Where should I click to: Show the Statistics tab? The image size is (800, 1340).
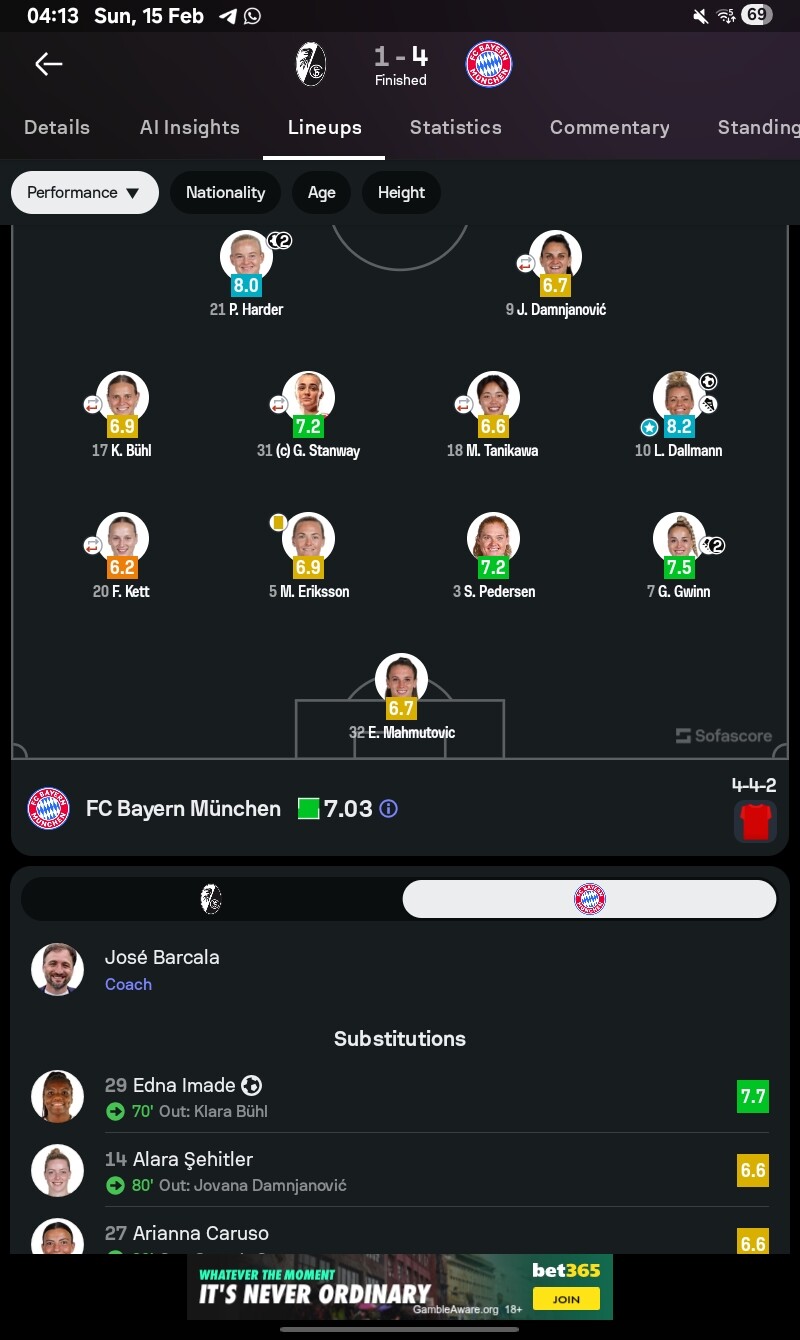point(456,127)
